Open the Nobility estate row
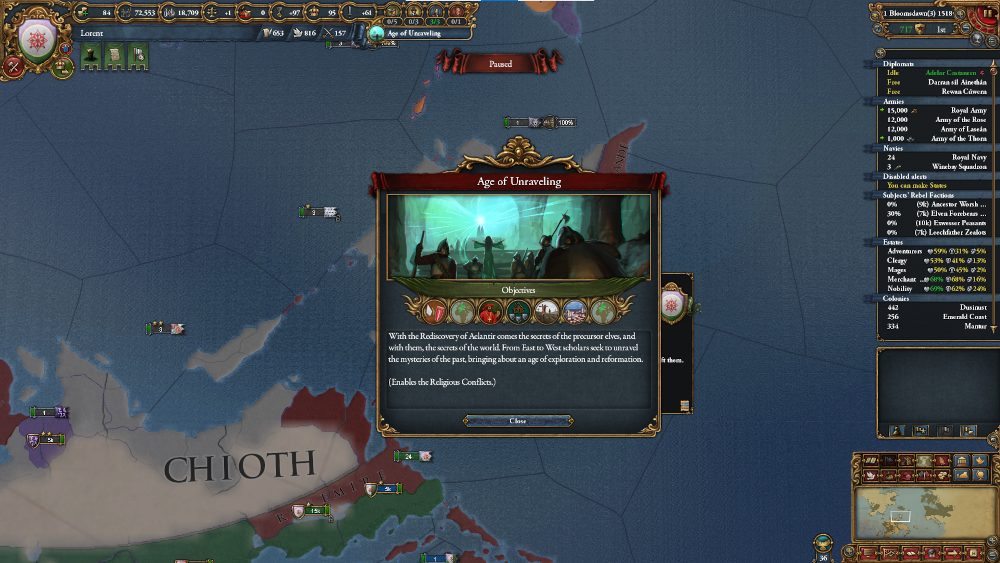The height and width of the screenshot is (563, 1000). [x=935, y=288]
